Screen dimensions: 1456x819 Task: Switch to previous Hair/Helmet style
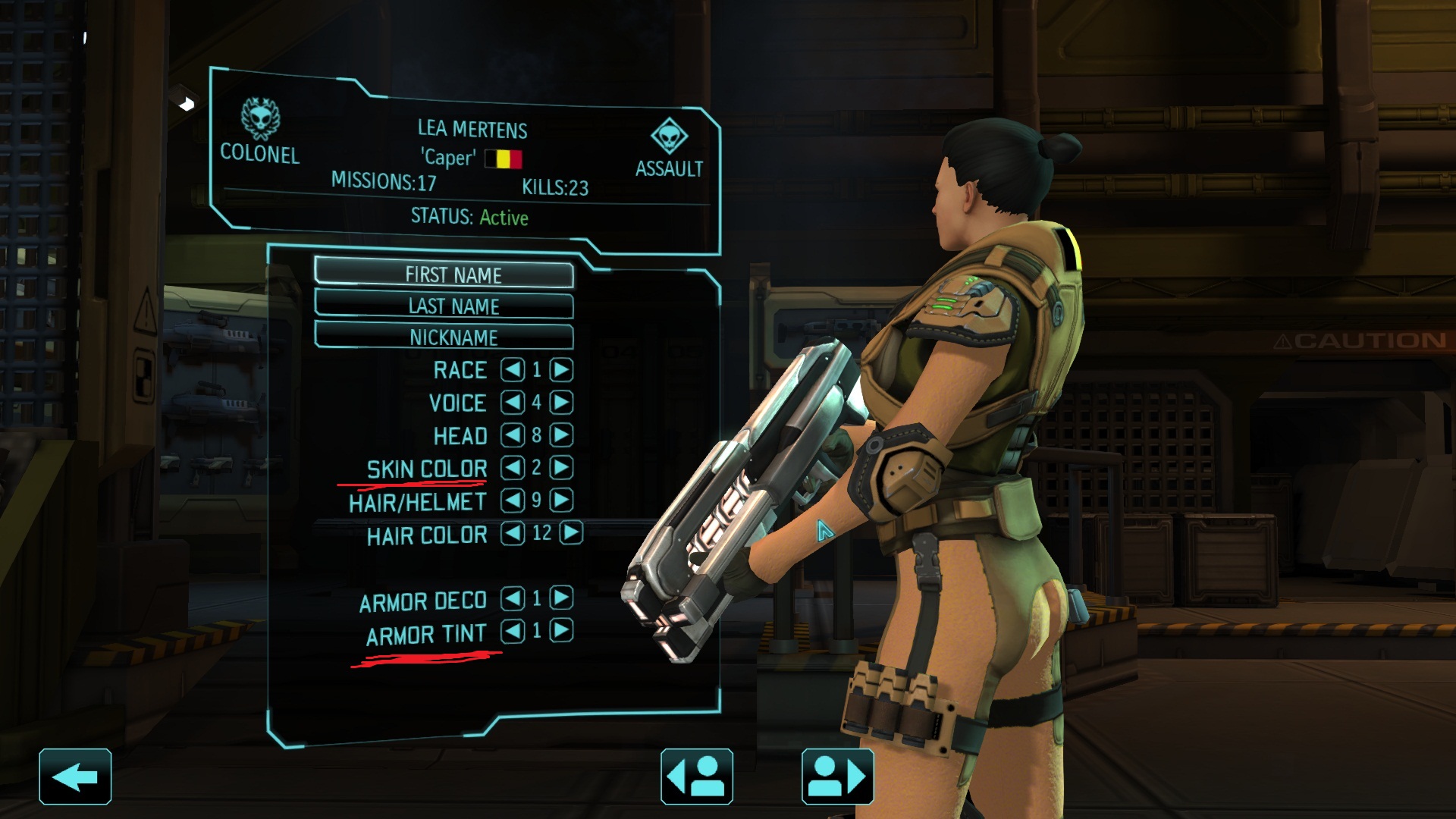tap(513, 500)
